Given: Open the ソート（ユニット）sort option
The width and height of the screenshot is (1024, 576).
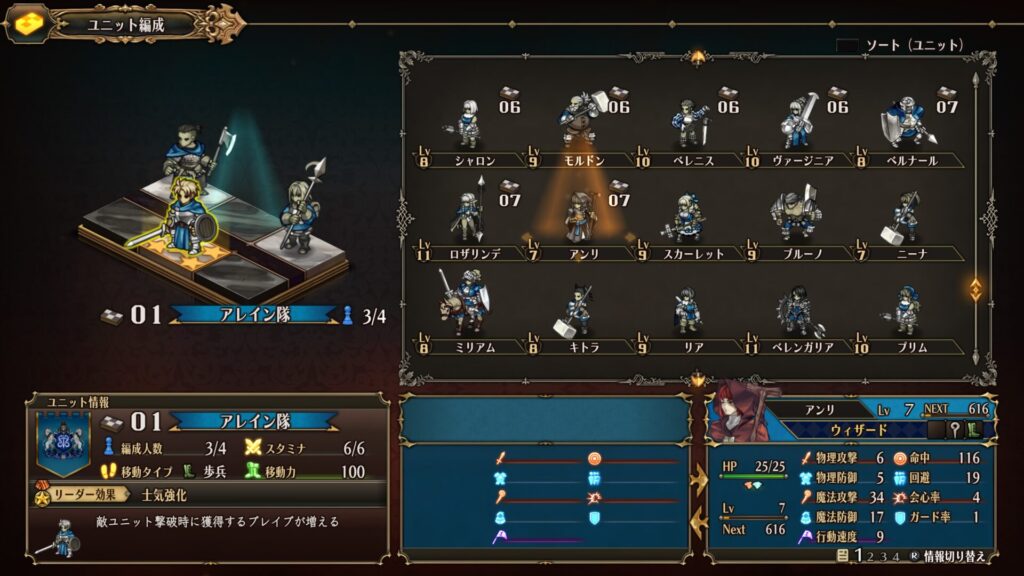Looking at the screenshot, I should 900,45.
